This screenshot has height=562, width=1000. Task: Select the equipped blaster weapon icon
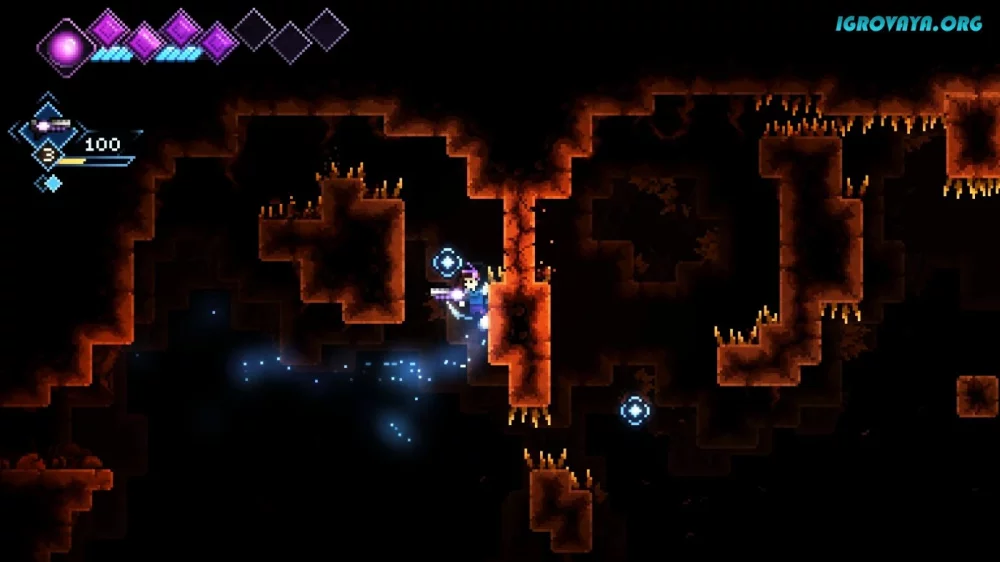pyautogui.click(x=49, y=126)
